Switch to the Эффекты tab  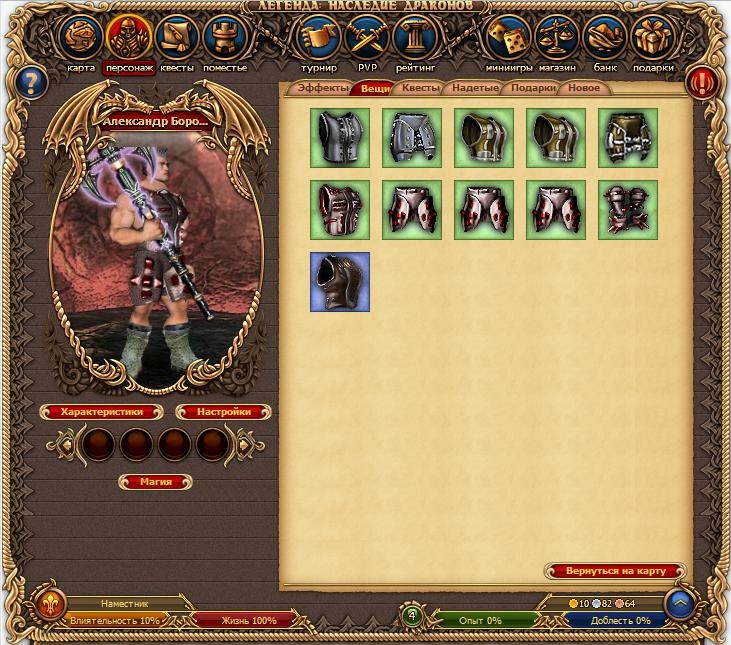click(322, 89)
